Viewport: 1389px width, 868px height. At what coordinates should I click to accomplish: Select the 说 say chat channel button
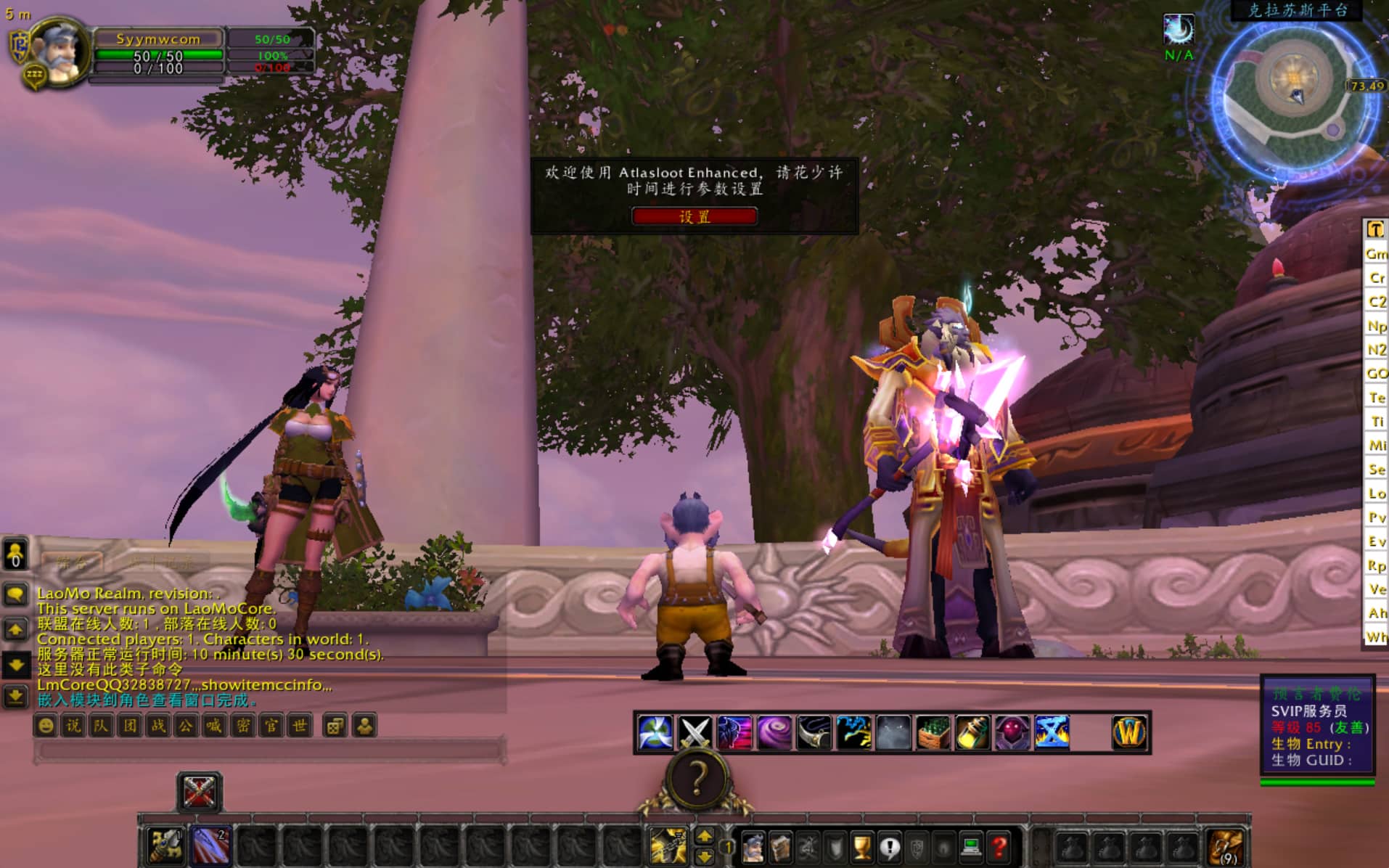tap(73, 726)
